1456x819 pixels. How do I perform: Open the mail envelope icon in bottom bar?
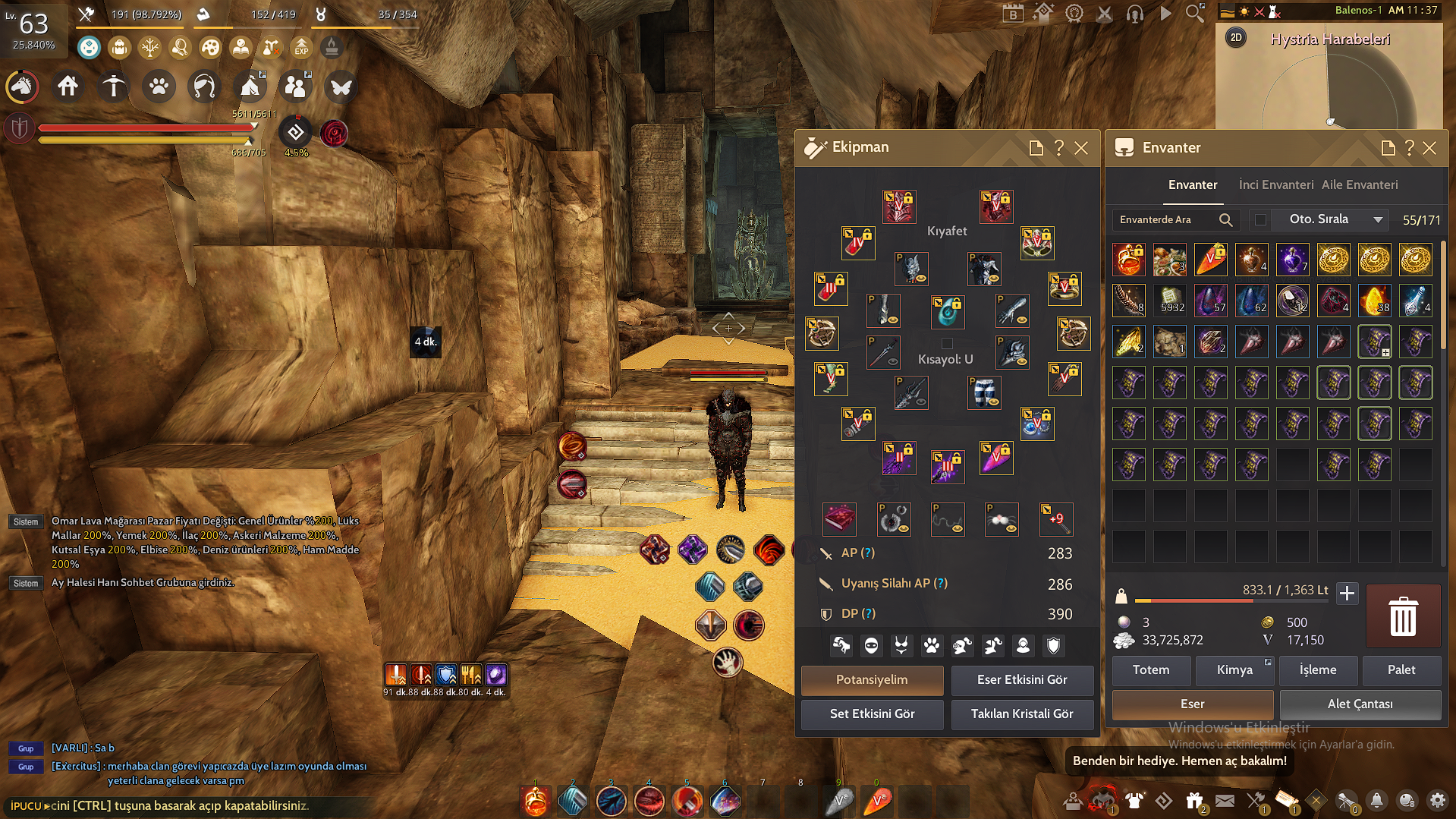(x=1225, y=801)
